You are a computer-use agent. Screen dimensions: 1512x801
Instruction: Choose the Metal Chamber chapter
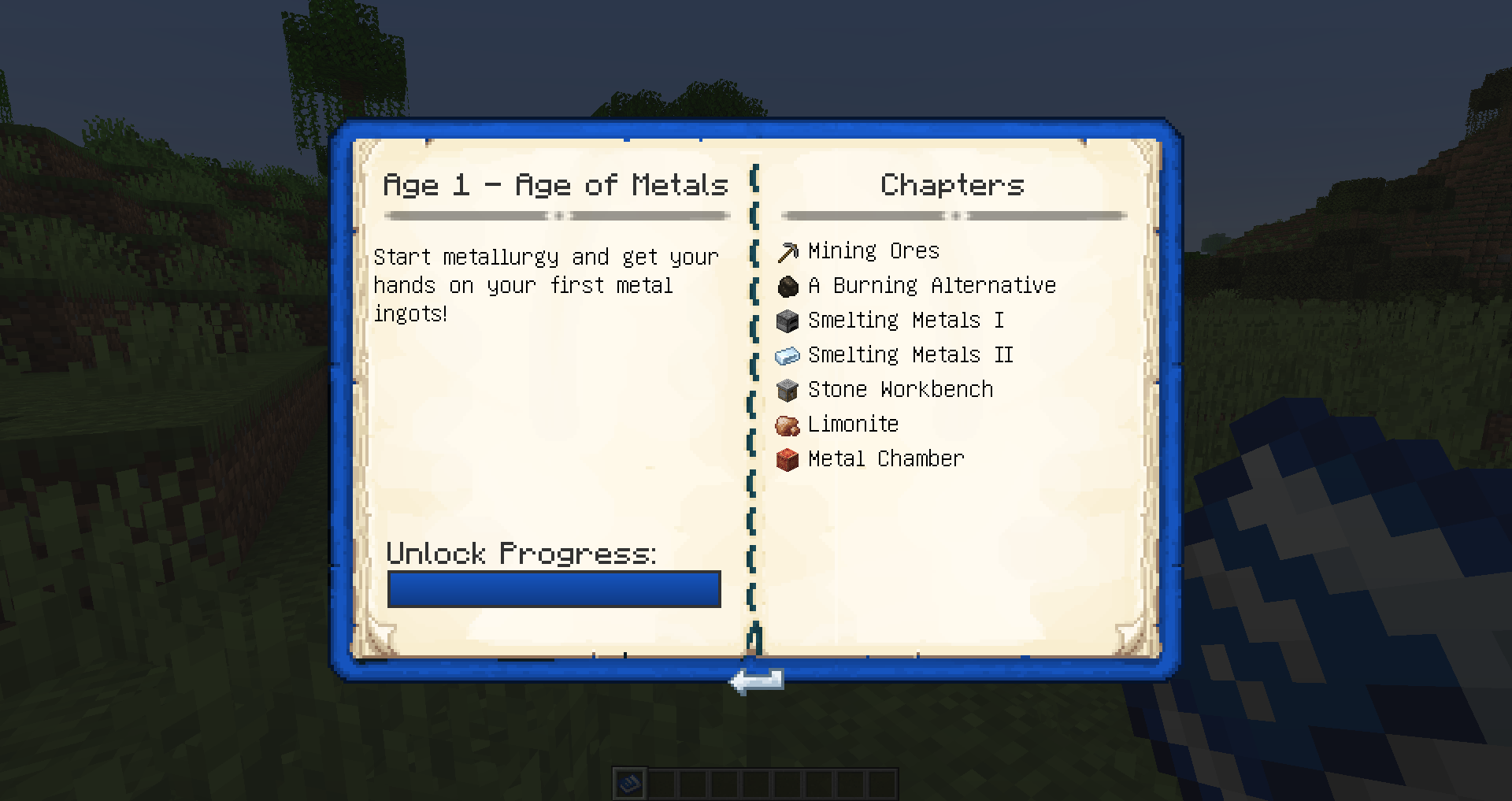[x=885, y=459]
